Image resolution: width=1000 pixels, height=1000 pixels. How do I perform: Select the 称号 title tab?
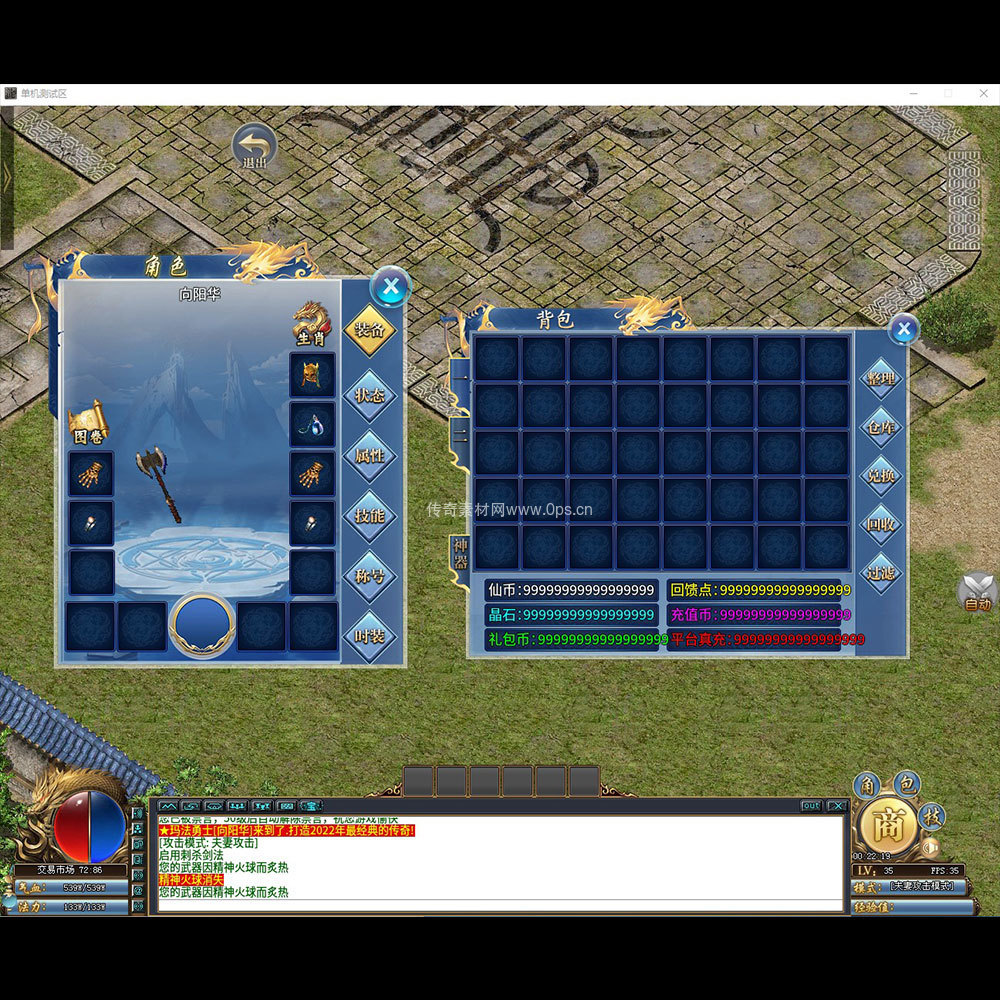(x=369, y=577)
